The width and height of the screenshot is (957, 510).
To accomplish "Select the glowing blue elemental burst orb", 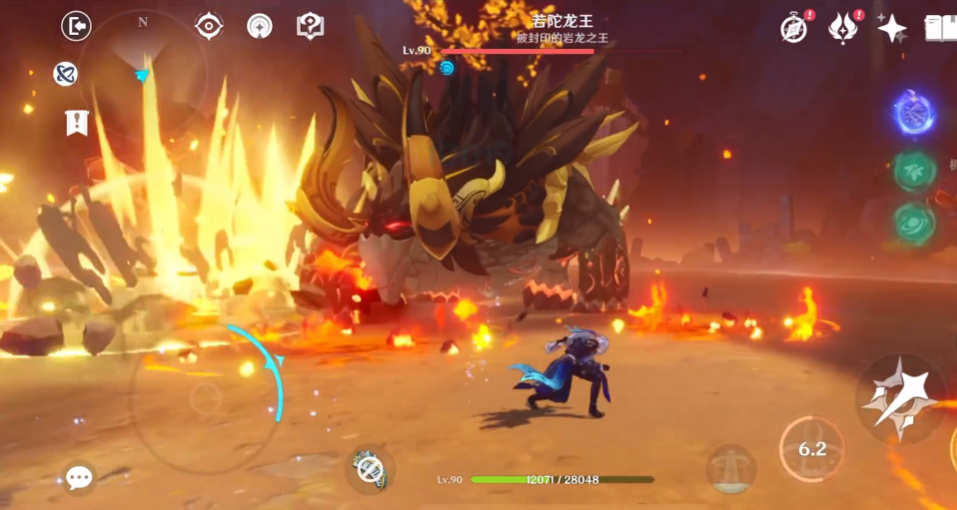I will 914,114.
